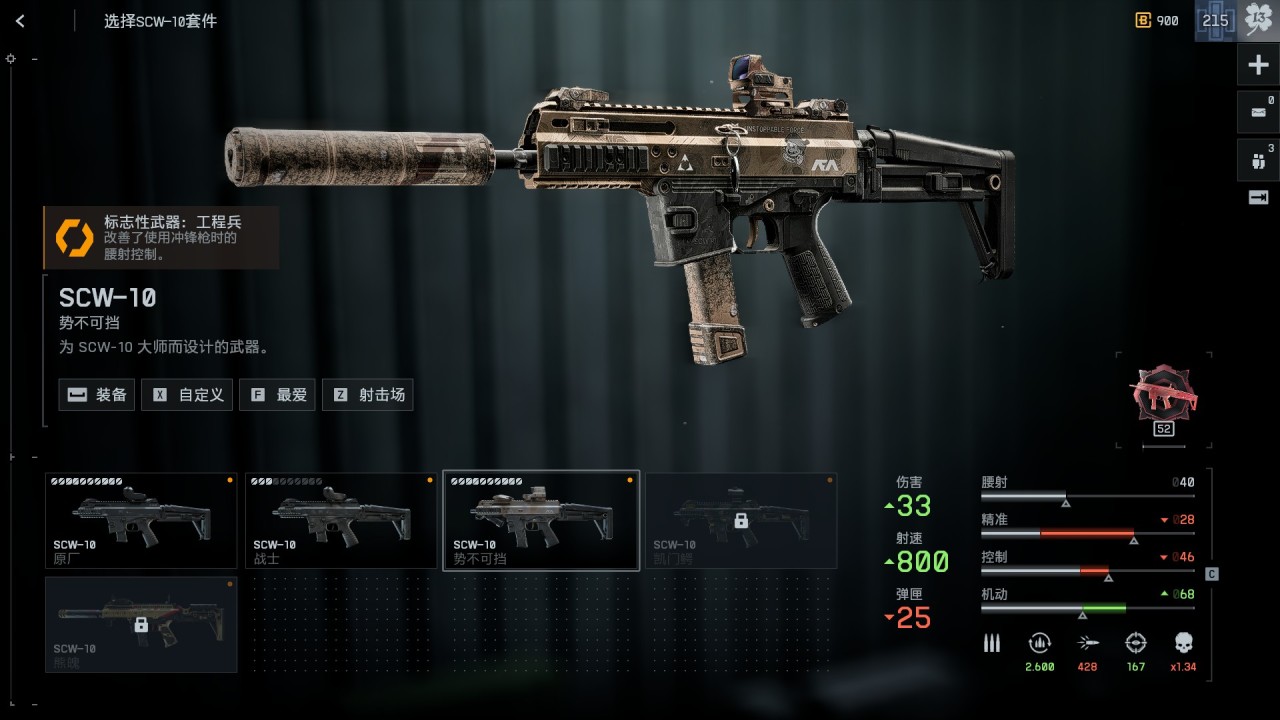The image size is (1280, 720).
Task: Choose the SCW-10 战士 package
Action: (x=341, y=520)
